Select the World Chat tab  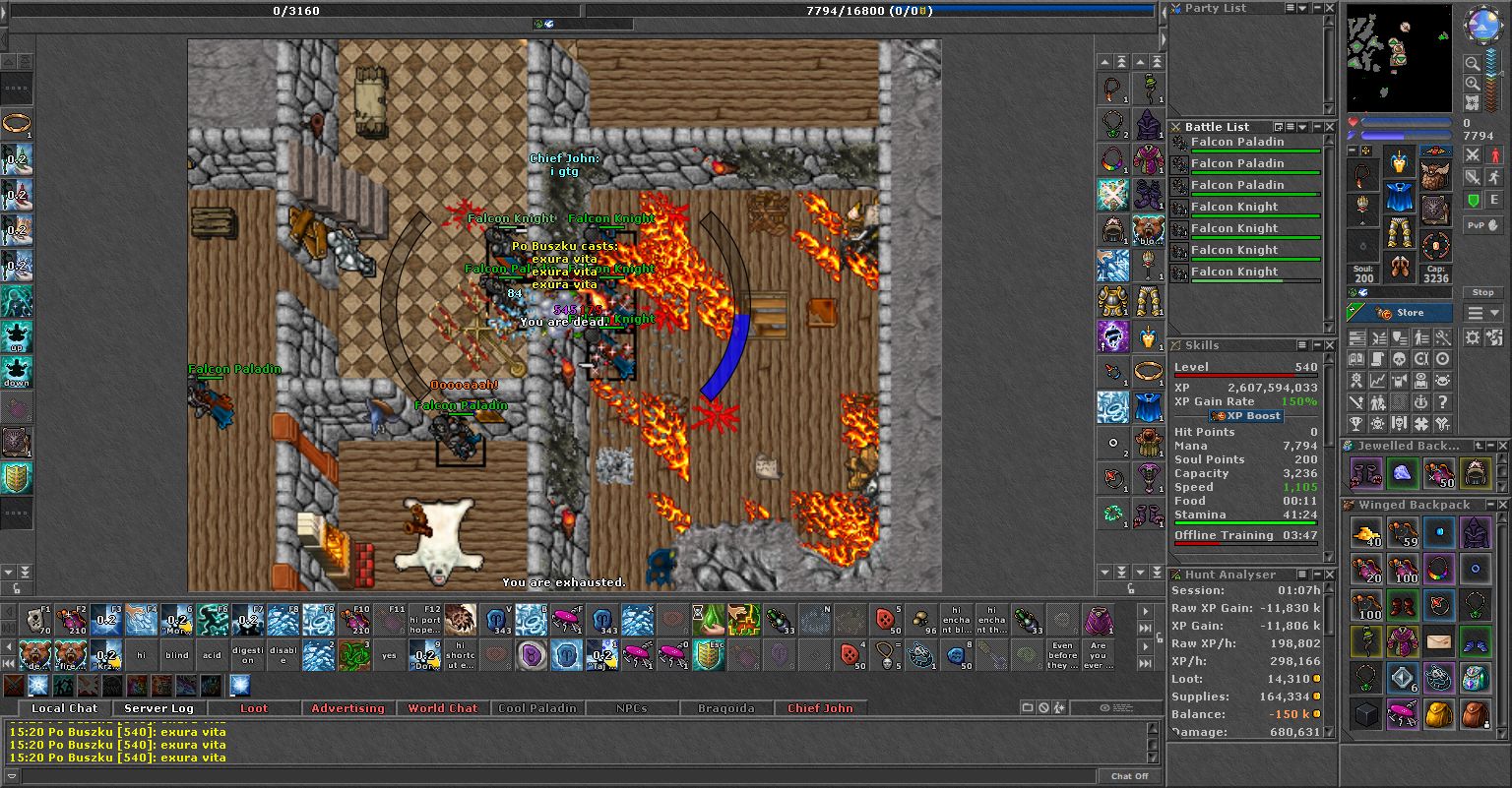click(x=442, y=708)
